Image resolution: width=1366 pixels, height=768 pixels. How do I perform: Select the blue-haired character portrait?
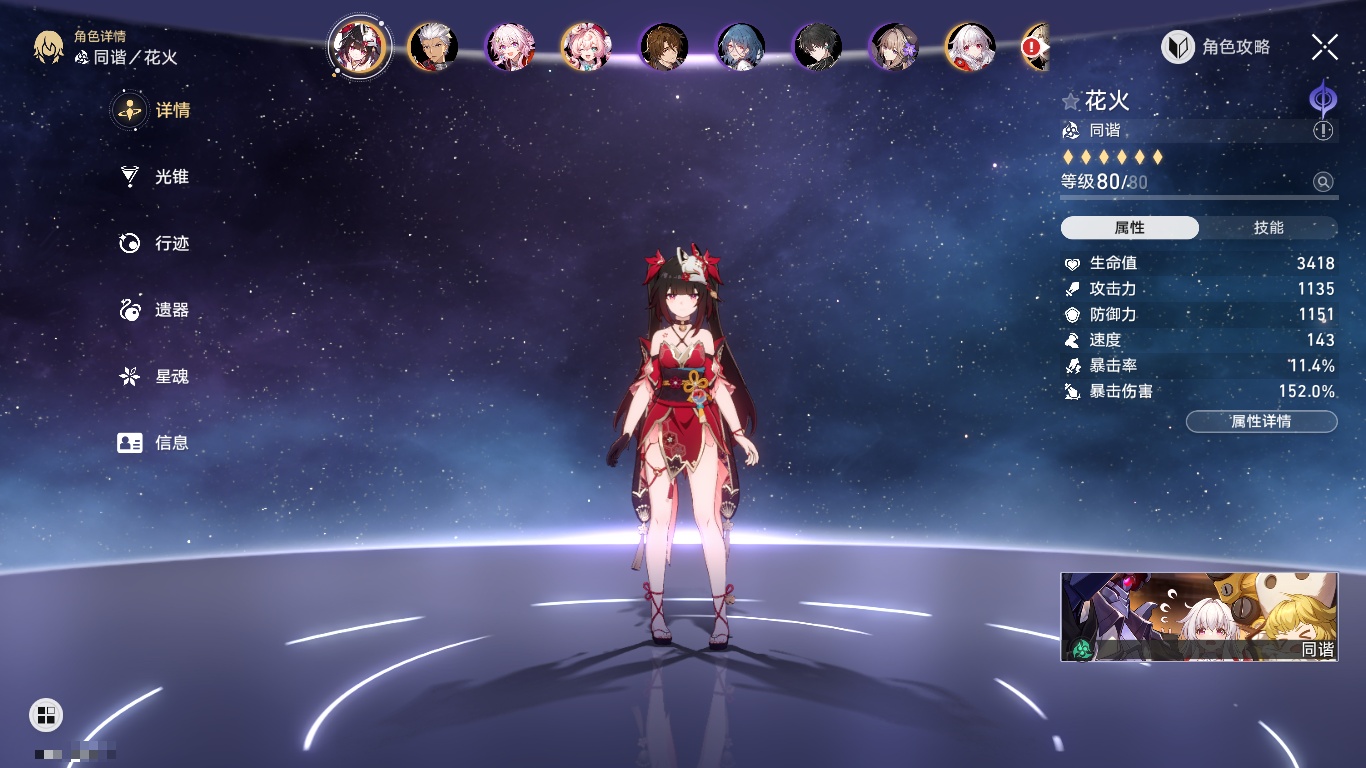(741, 47)
